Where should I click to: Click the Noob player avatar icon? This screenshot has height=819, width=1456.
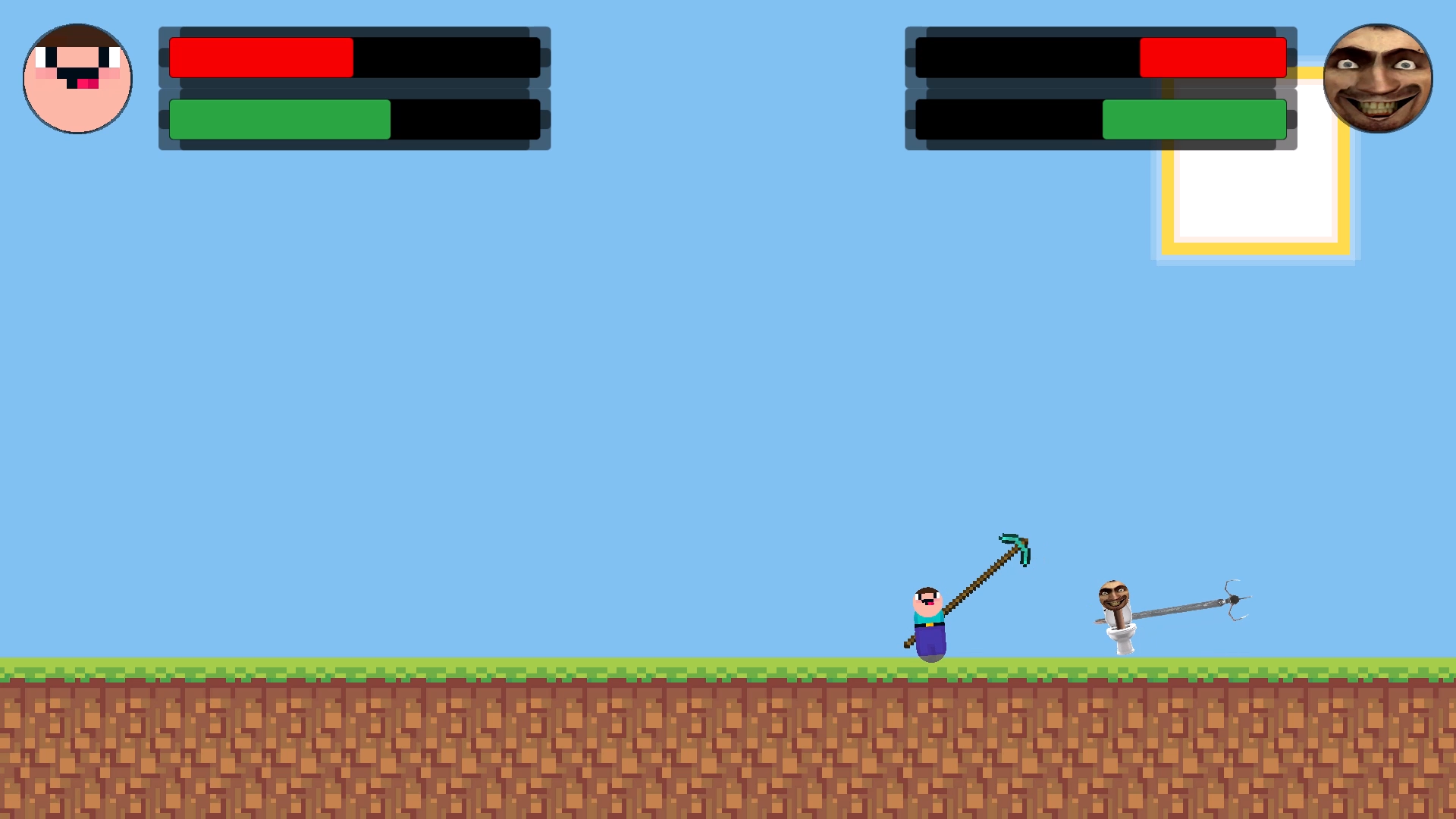point(77,78)
